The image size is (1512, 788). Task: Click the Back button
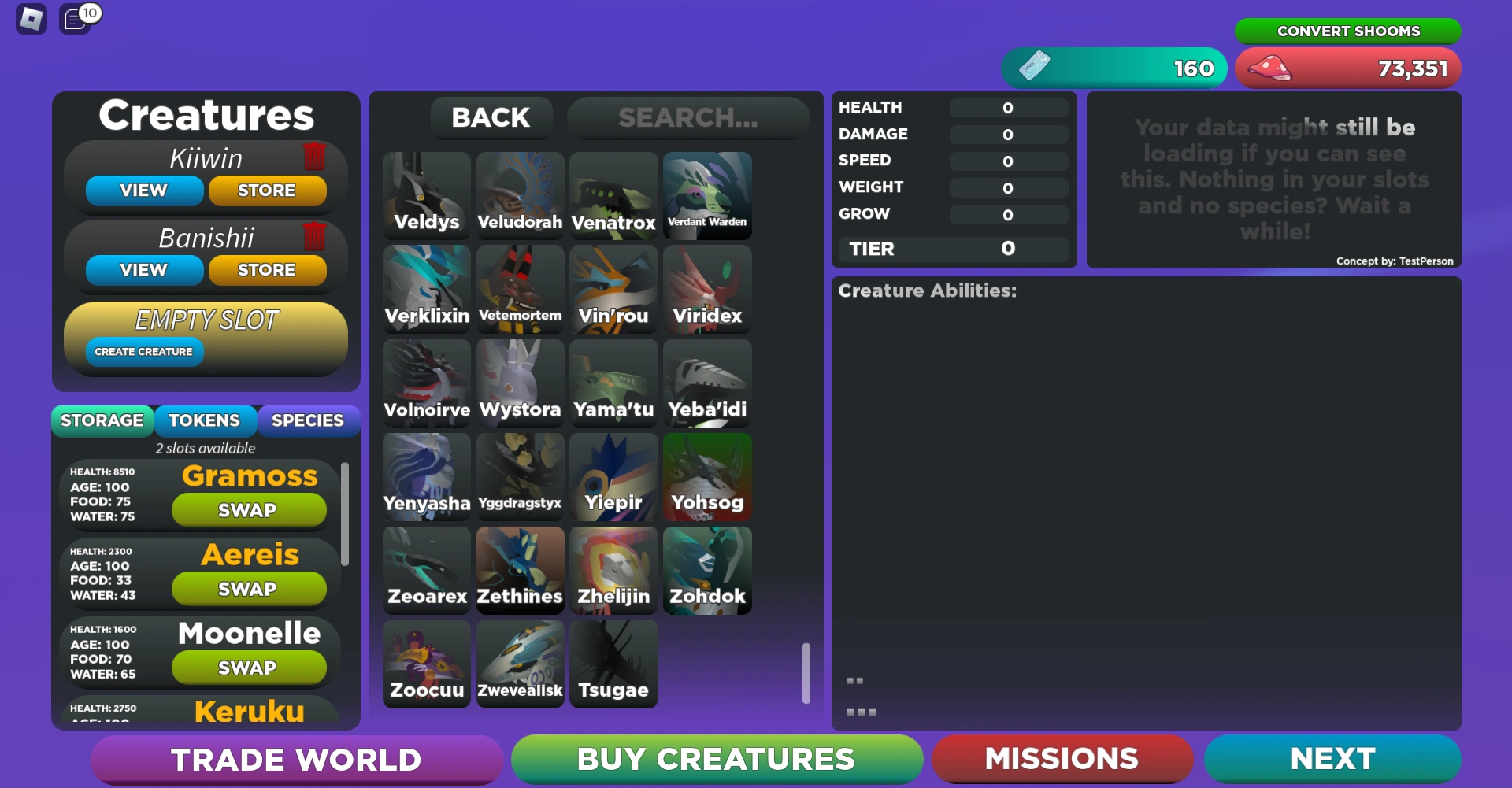(x=491, y=117)
